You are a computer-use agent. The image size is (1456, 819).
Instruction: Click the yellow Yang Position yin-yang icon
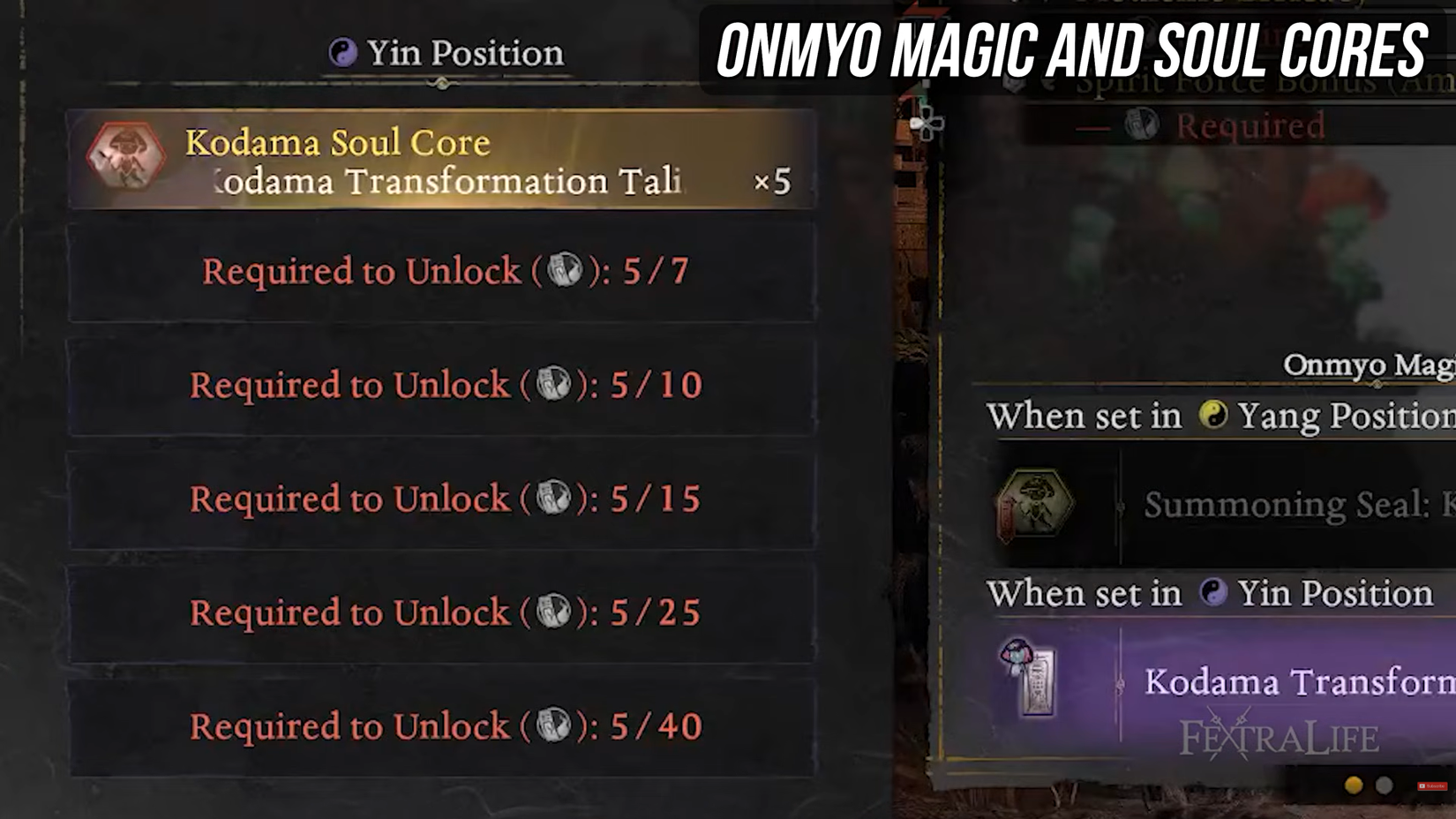(x=1213, y=416)
